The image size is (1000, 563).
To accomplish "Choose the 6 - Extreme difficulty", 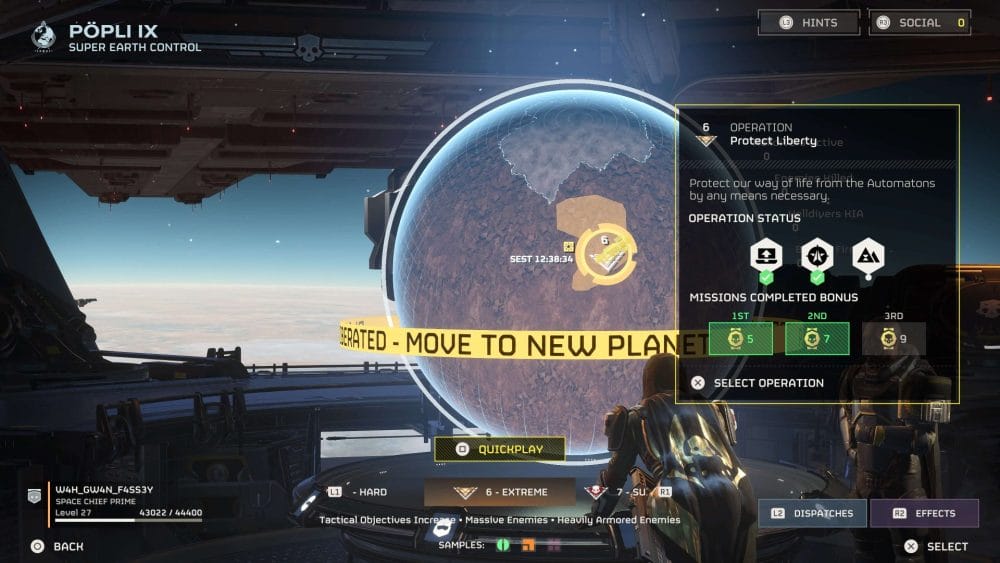I will coord(499,492).
